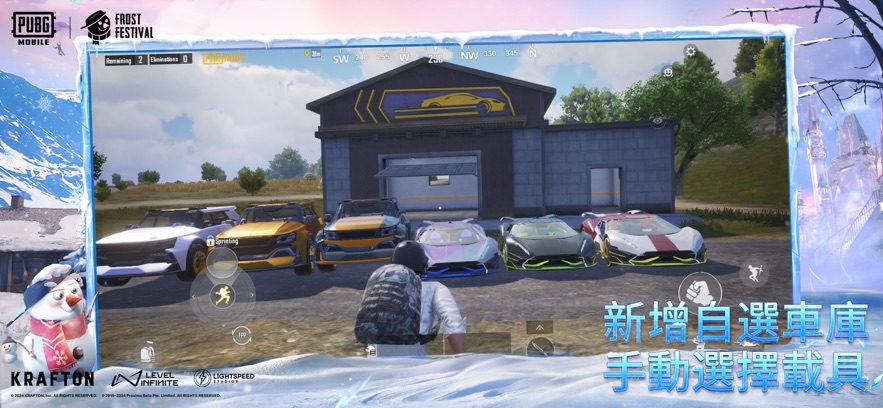883x408 pixels.
Task: Toggle the free-look eye icon
Action: (657, 121)
